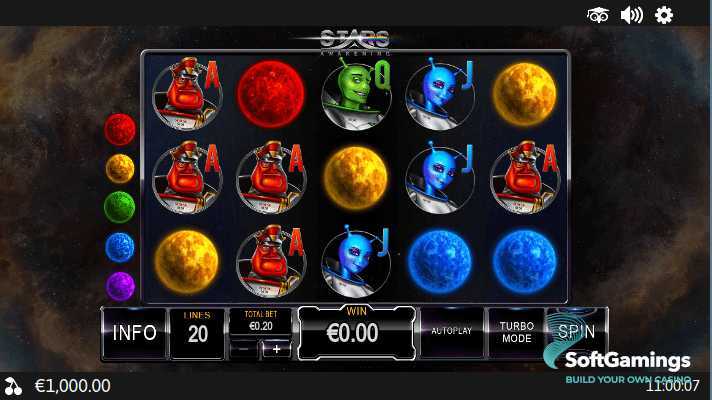712x400 pixels.
Task: Decrease total bet with the minus button
Action: (243, 349)
